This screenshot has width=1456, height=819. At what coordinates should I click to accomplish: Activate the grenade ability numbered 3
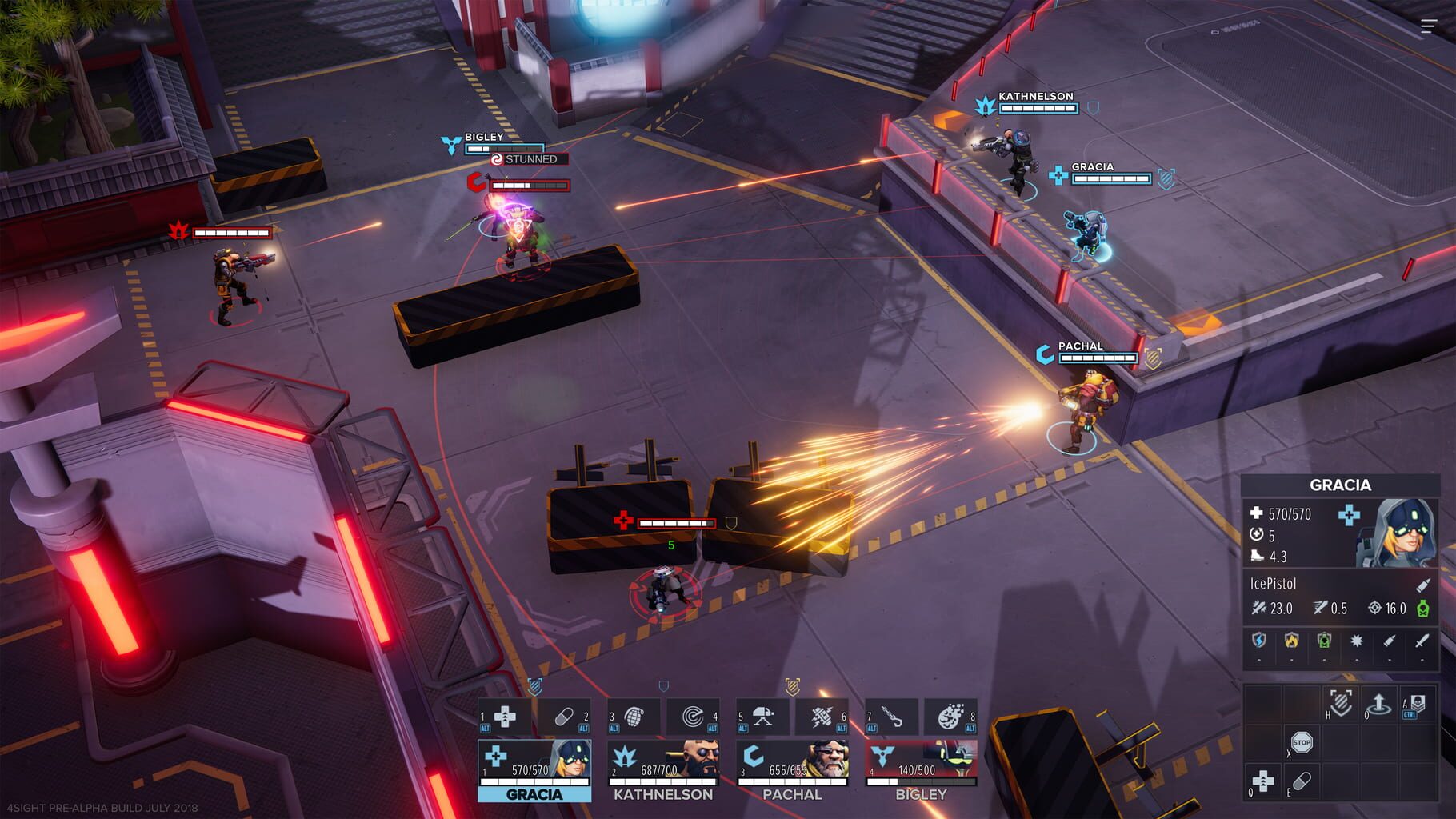pos(634,716)
